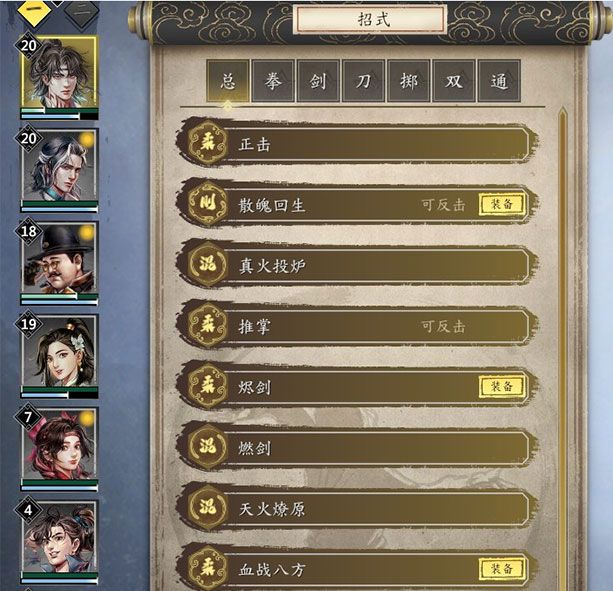Screen dimensions: 613x591
Task: Select the 正击 move row
Action: tap(360, 144)
